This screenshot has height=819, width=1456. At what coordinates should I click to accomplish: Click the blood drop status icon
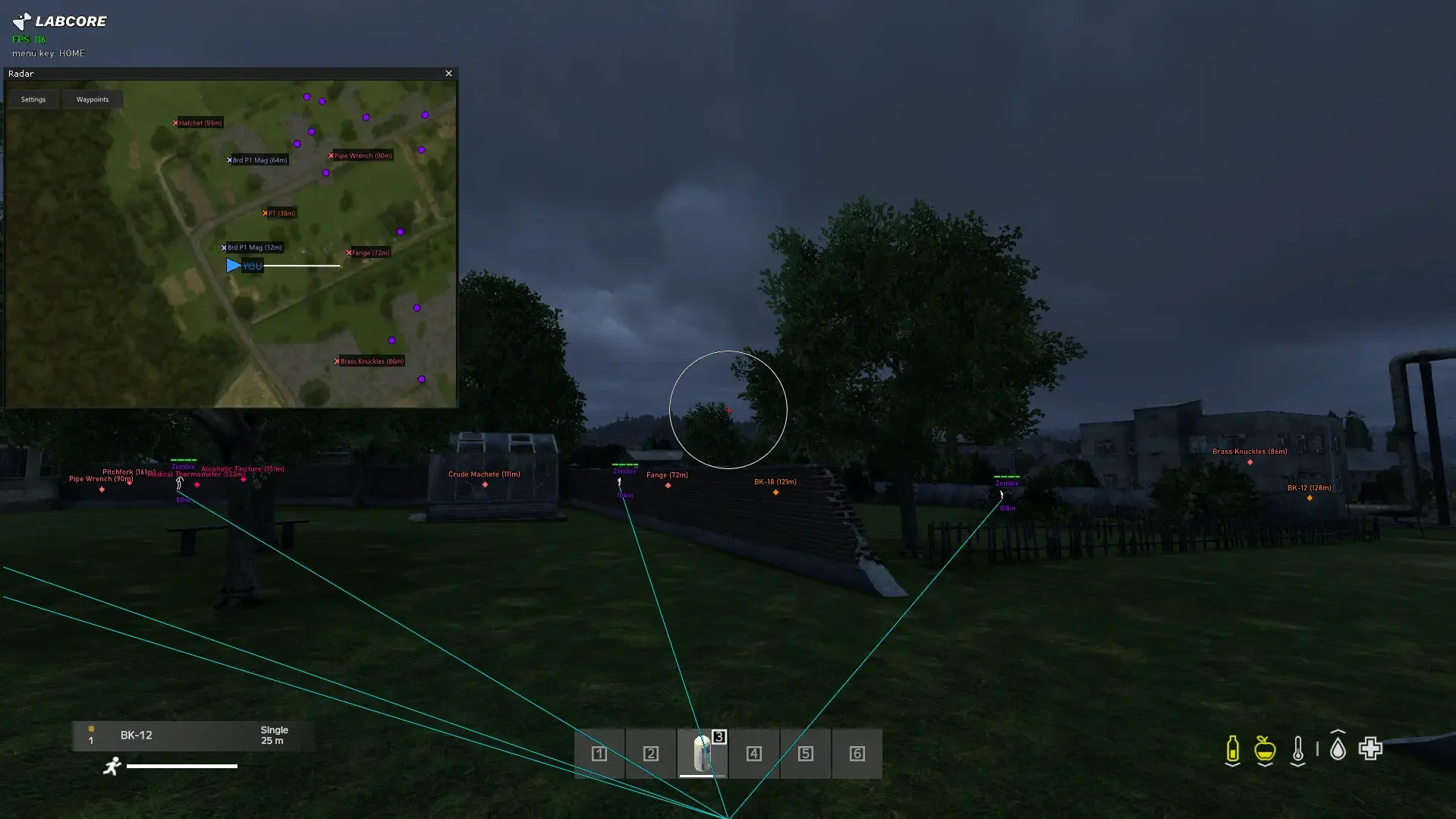pos(1337,748)
